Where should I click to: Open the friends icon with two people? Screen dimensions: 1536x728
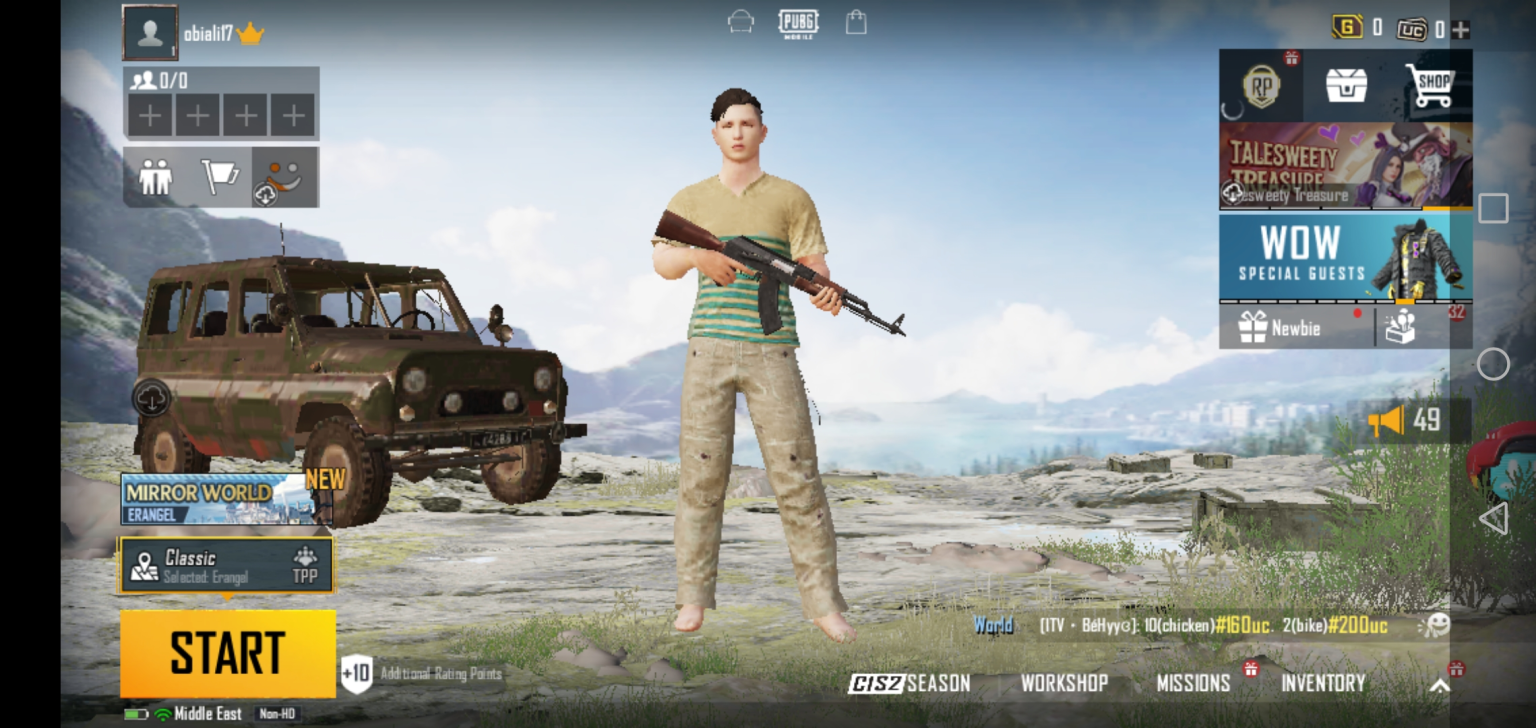click(x=155, y=177)
